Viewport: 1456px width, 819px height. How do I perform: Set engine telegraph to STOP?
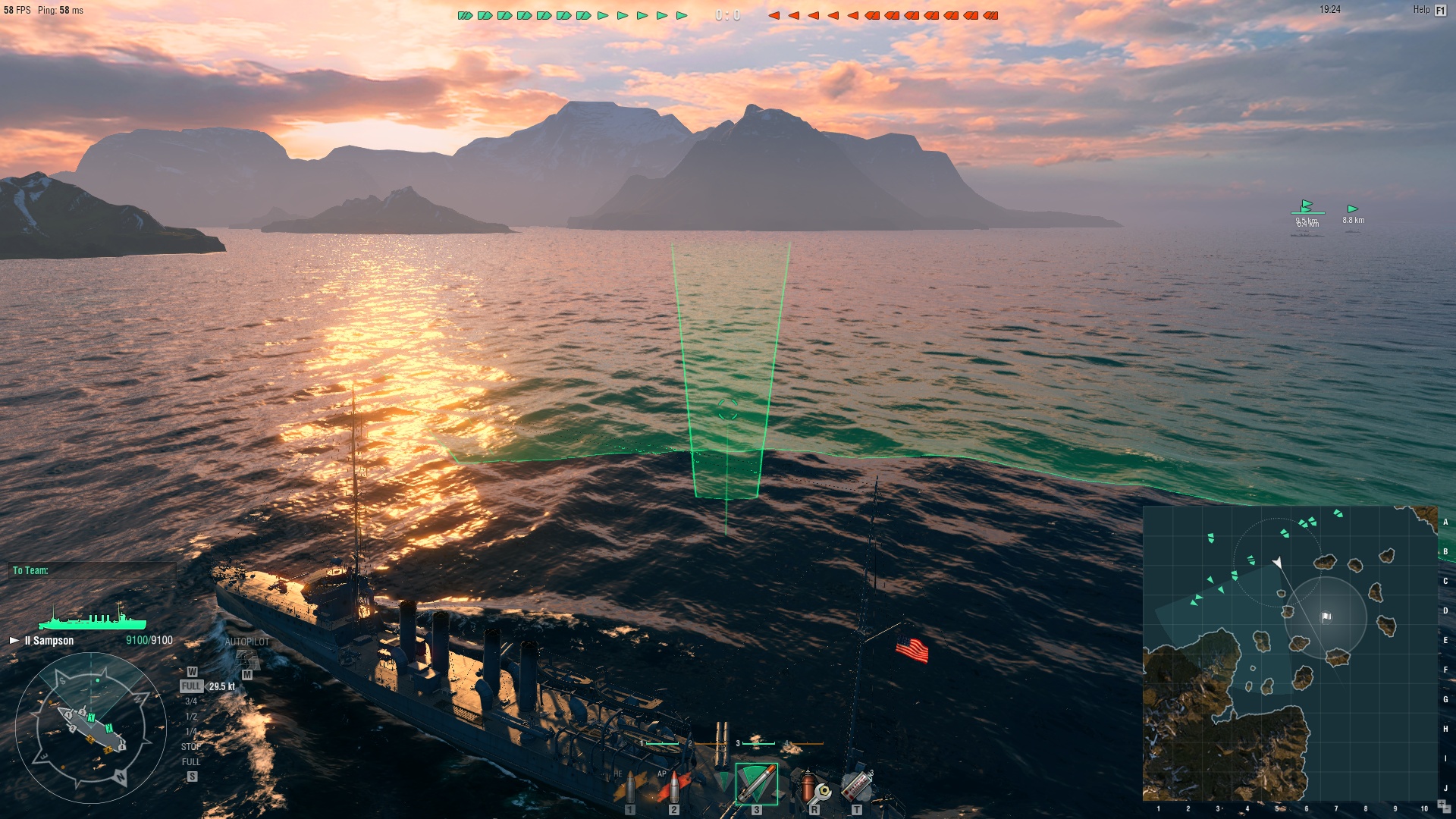point(190,747)
